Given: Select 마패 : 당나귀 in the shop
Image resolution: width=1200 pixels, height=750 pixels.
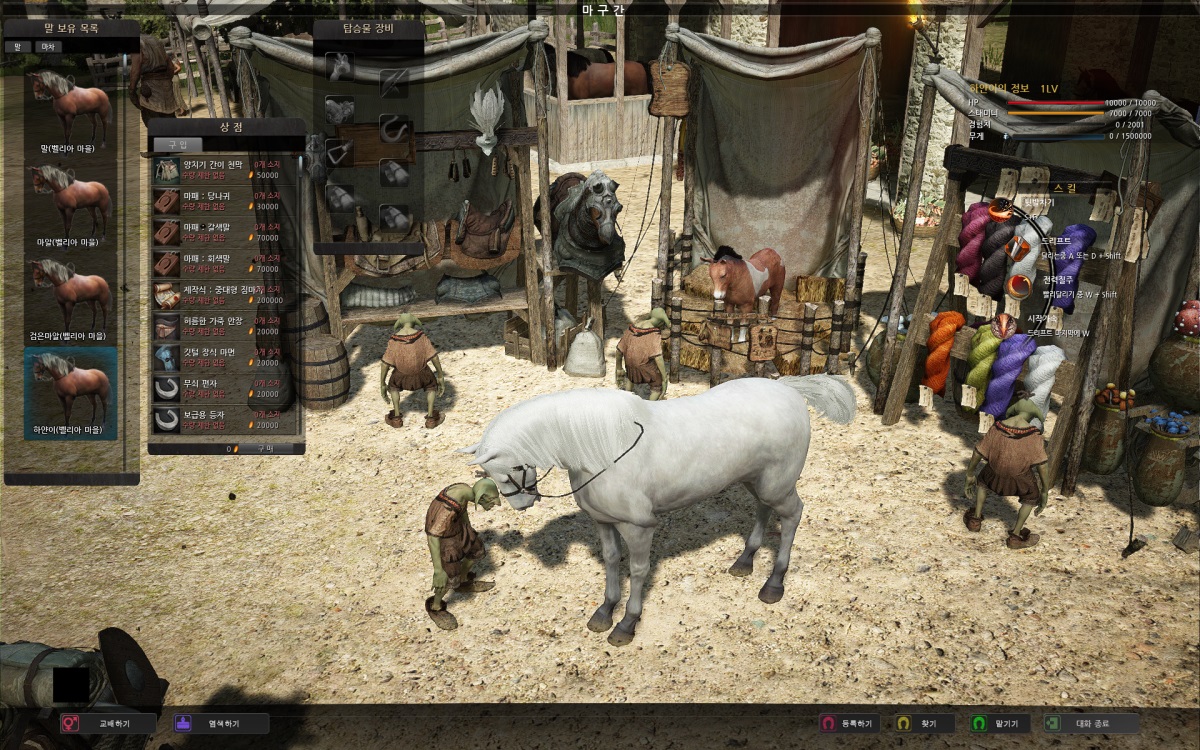Looking at the screenshot, I should [224, 200].
